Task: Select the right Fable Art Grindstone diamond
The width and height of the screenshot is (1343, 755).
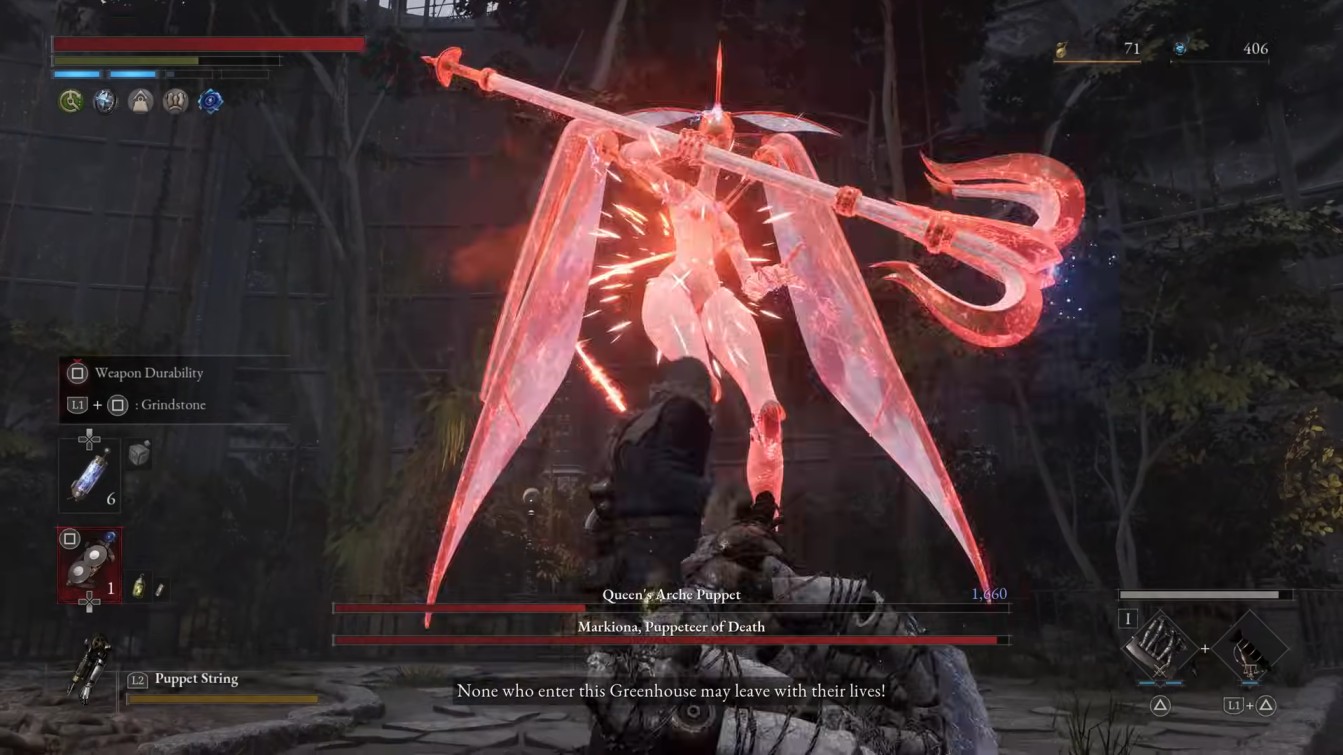Action: point(1250,648)
